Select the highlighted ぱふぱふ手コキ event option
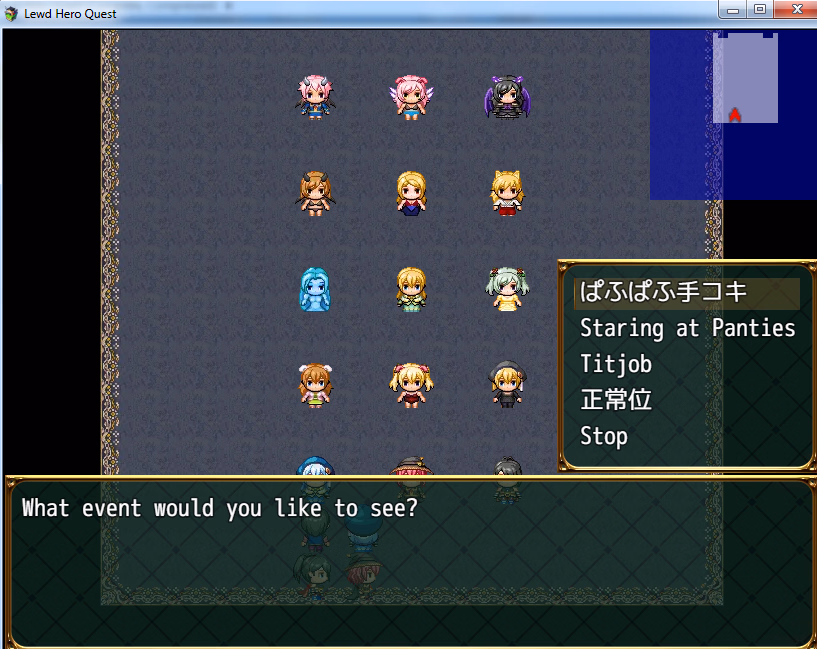Image resolution: width=817 pixels, height=649 pixels. (x=663, y=293)
